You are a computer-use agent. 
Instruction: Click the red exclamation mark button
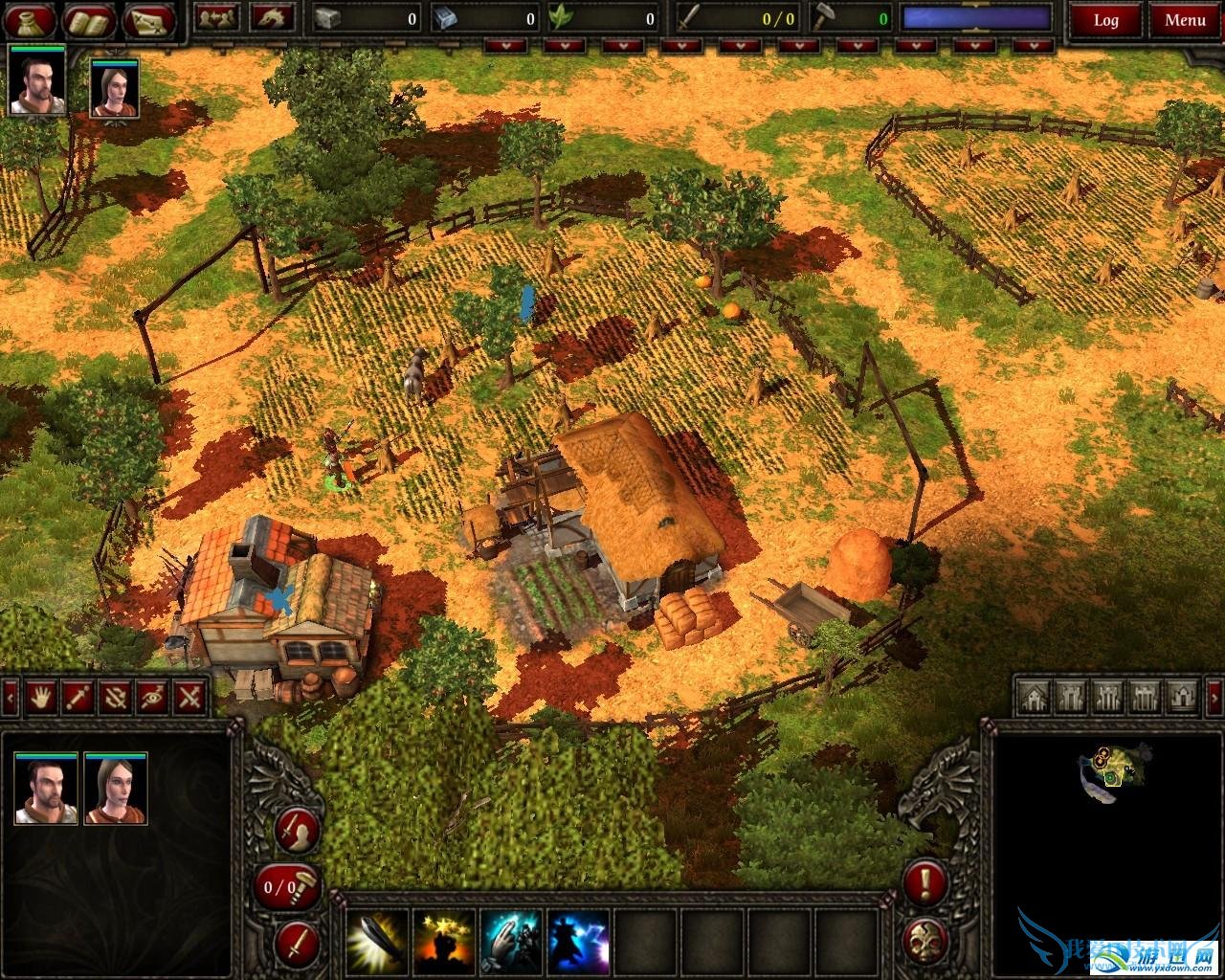click(924, 882)
